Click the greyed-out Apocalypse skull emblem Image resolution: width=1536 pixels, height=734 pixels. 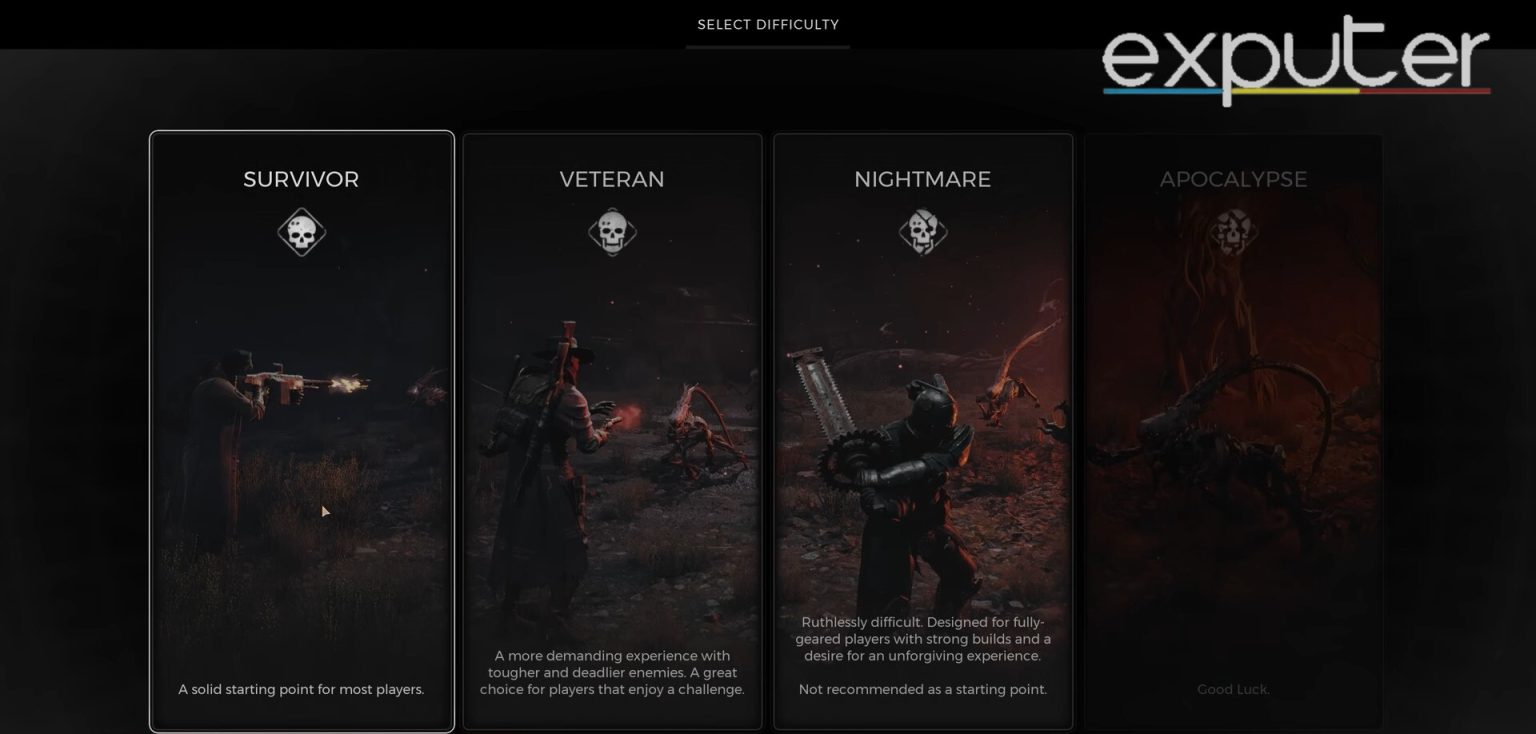[x=1233, y=231]
